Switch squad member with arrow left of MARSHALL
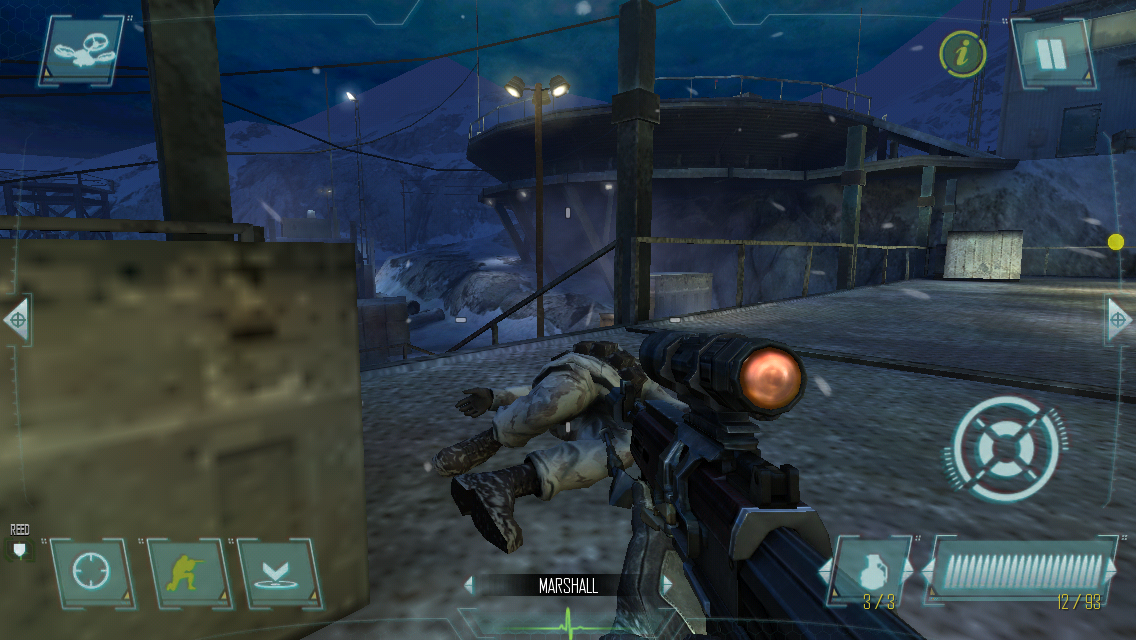Screen dimensions: 1136x640 point(469,586)
